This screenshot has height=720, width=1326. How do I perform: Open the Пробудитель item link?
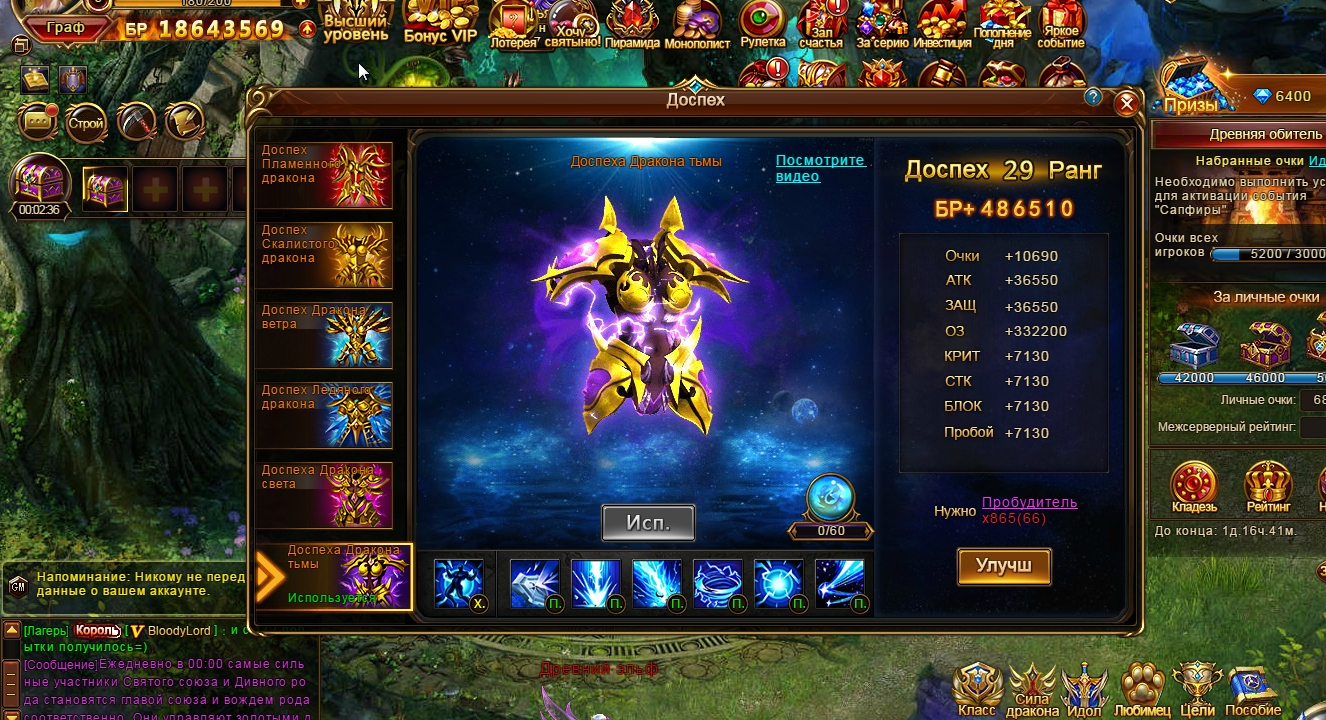[x=1029, y=502]
